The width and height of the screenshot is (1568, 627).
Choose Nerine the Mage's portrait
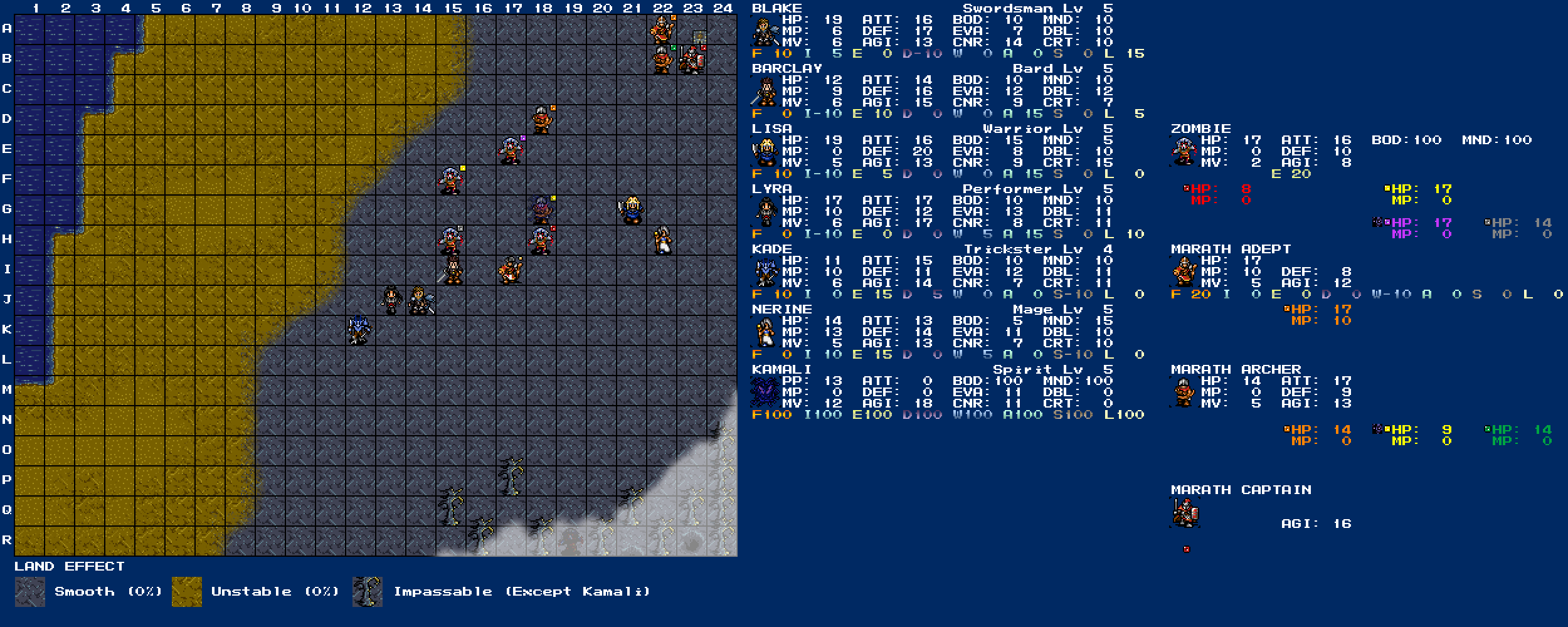pyautogui.click(x=765, y=332)
